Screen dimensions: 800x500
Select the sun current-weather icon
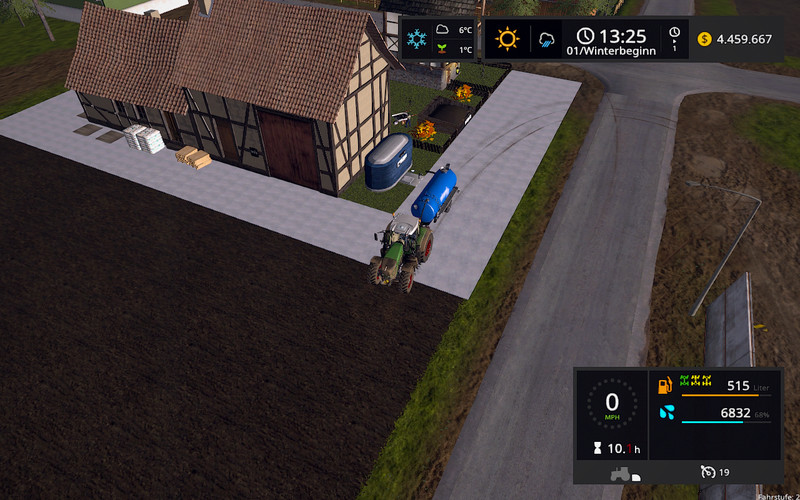[508, 40]
